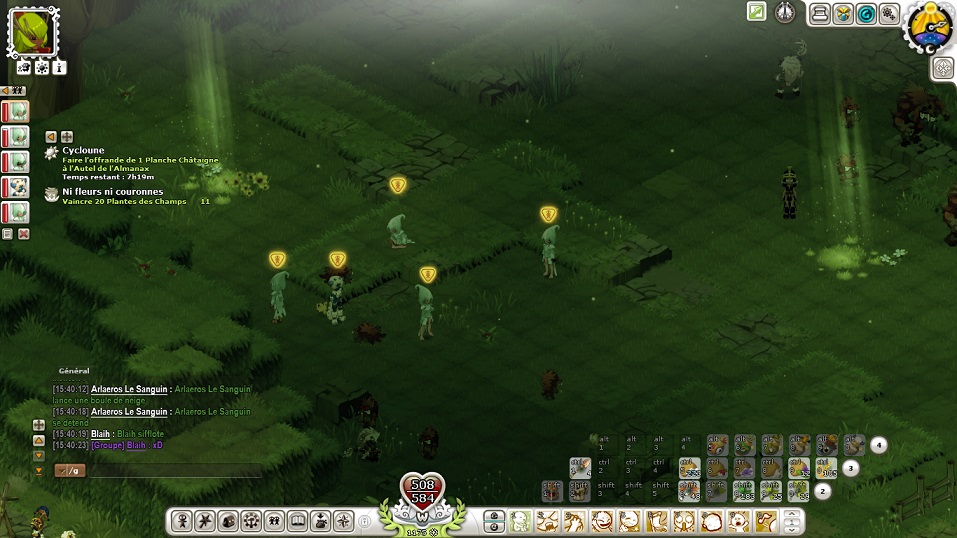Open the book icon in bottom menu bar
The width and height of the screenshot is (957, 538).
coord(296,521)
